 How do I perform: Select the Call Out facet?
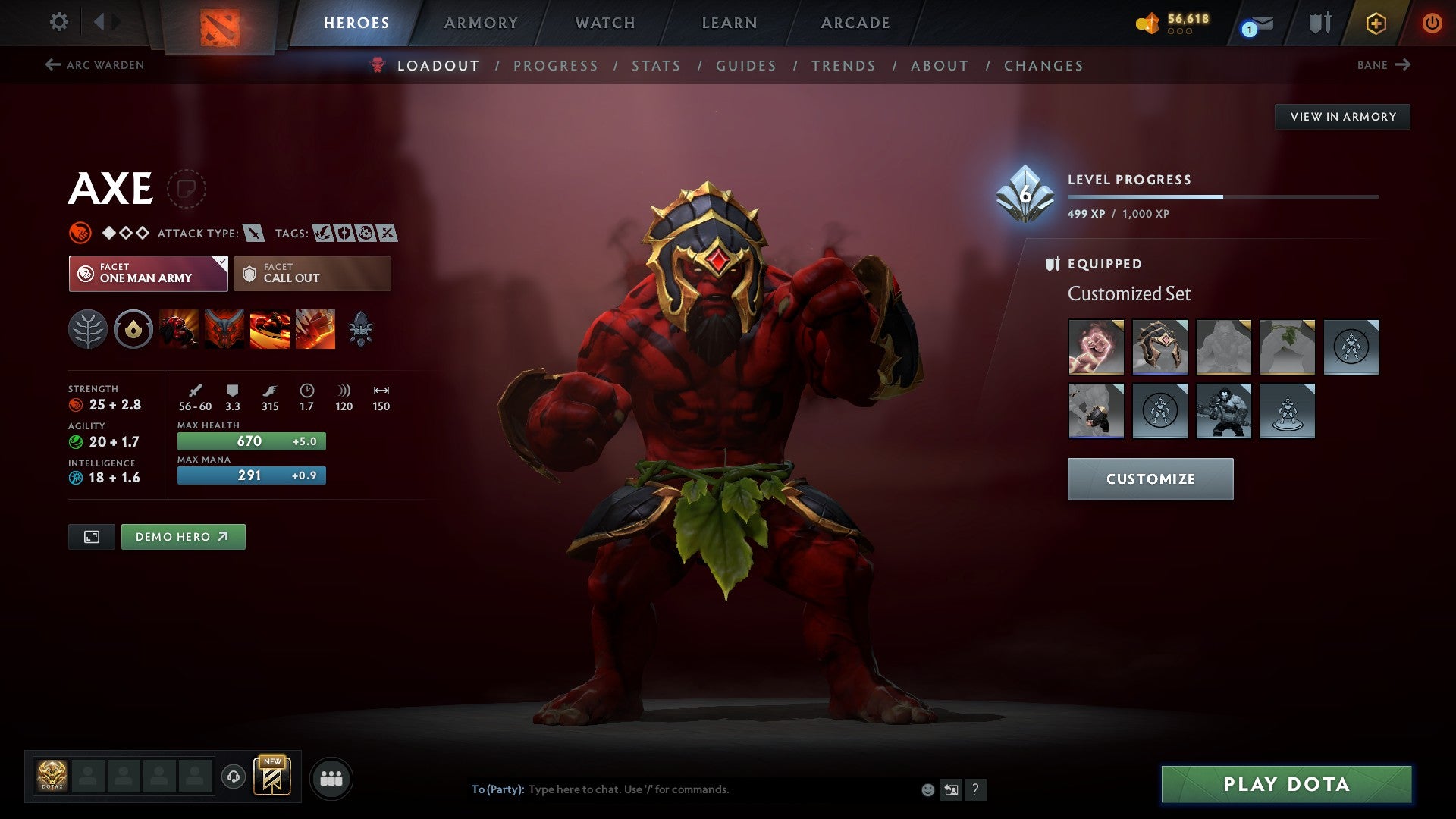312,273
